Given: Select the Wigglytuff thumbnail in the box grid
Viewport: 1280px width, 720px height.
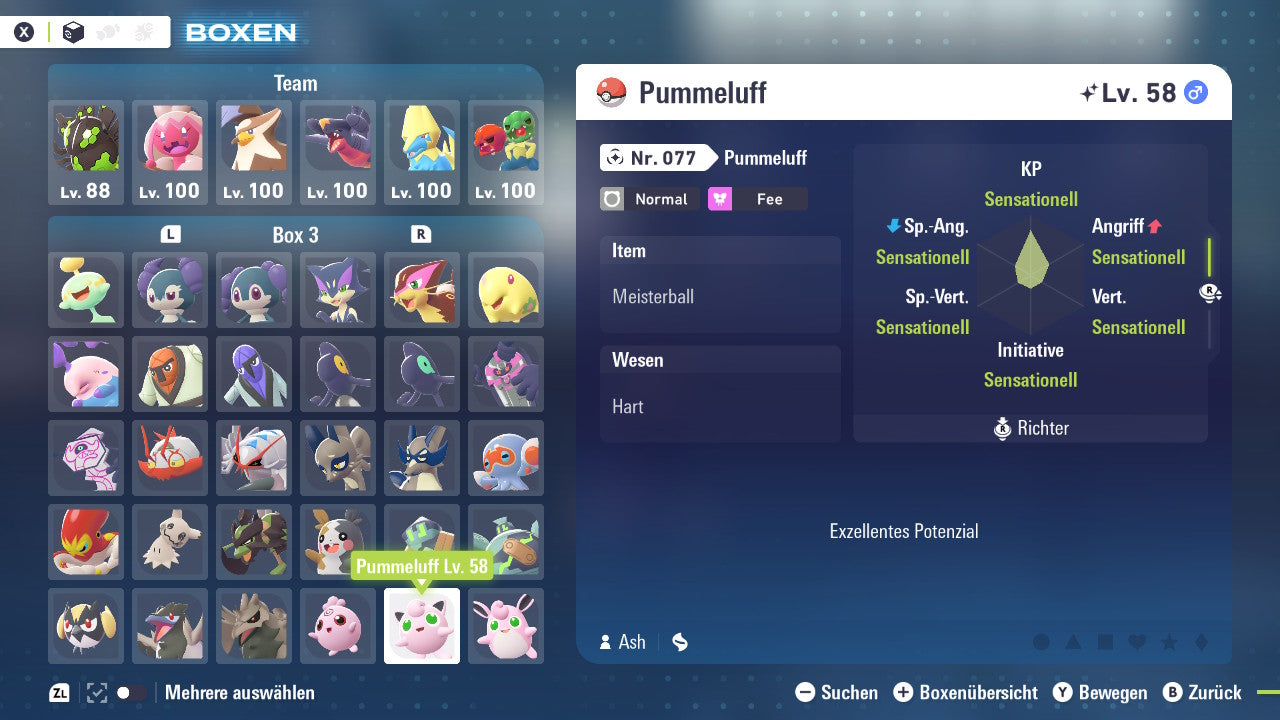Looking at the screenshot, I should (506, 626).
